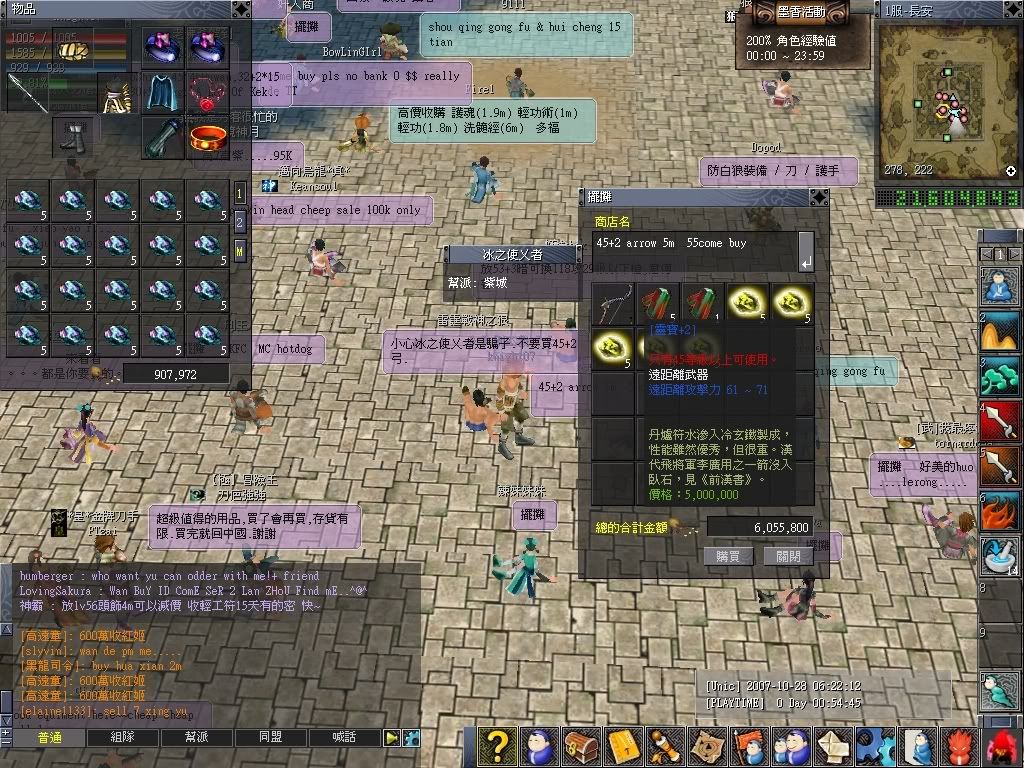Select the equipped red gold ring
The height and width of the screenshot is (768, 1024).
point(207,138)
